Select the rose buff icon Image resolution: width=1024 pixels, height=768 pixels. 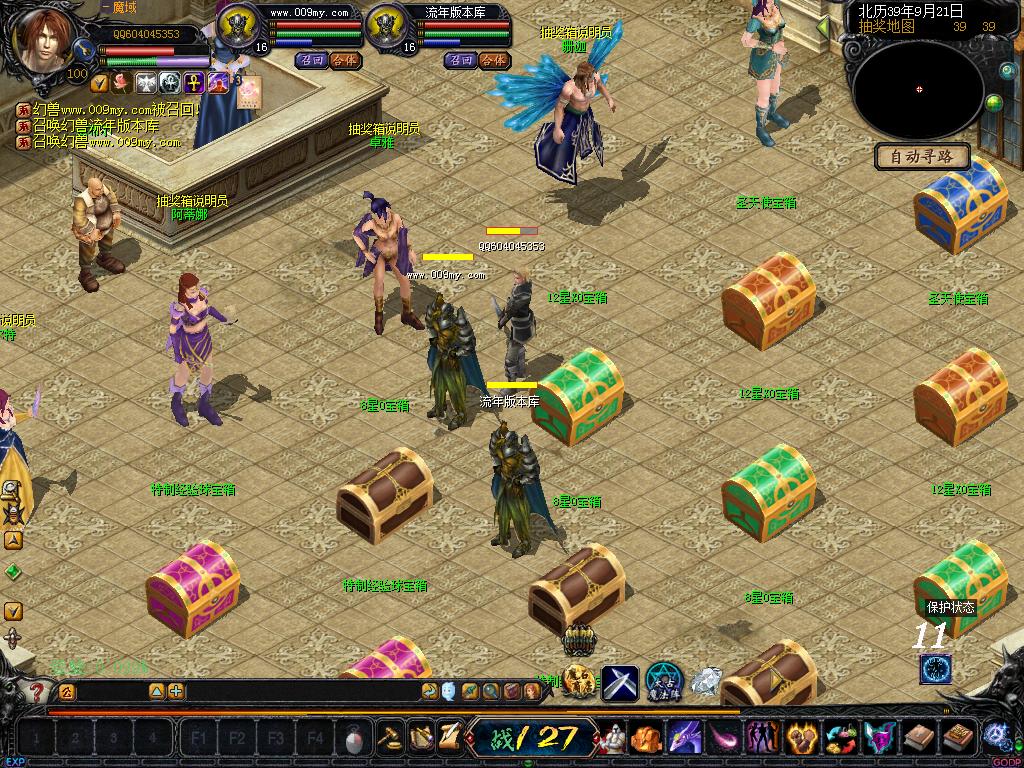[x=122, y=83]
